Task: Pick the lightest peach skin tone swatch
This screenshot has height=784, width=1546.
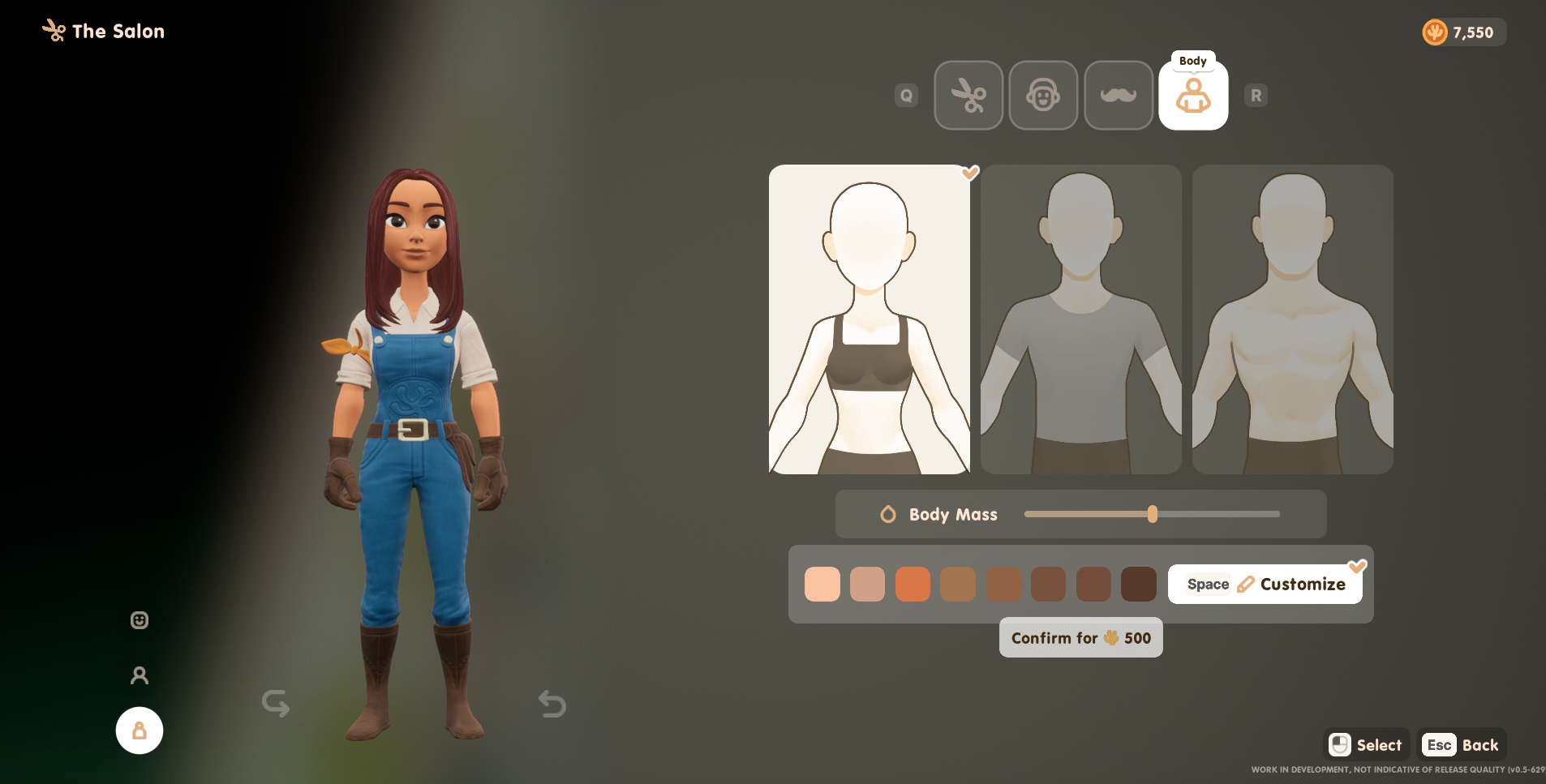Action: (x=822, y=584)
